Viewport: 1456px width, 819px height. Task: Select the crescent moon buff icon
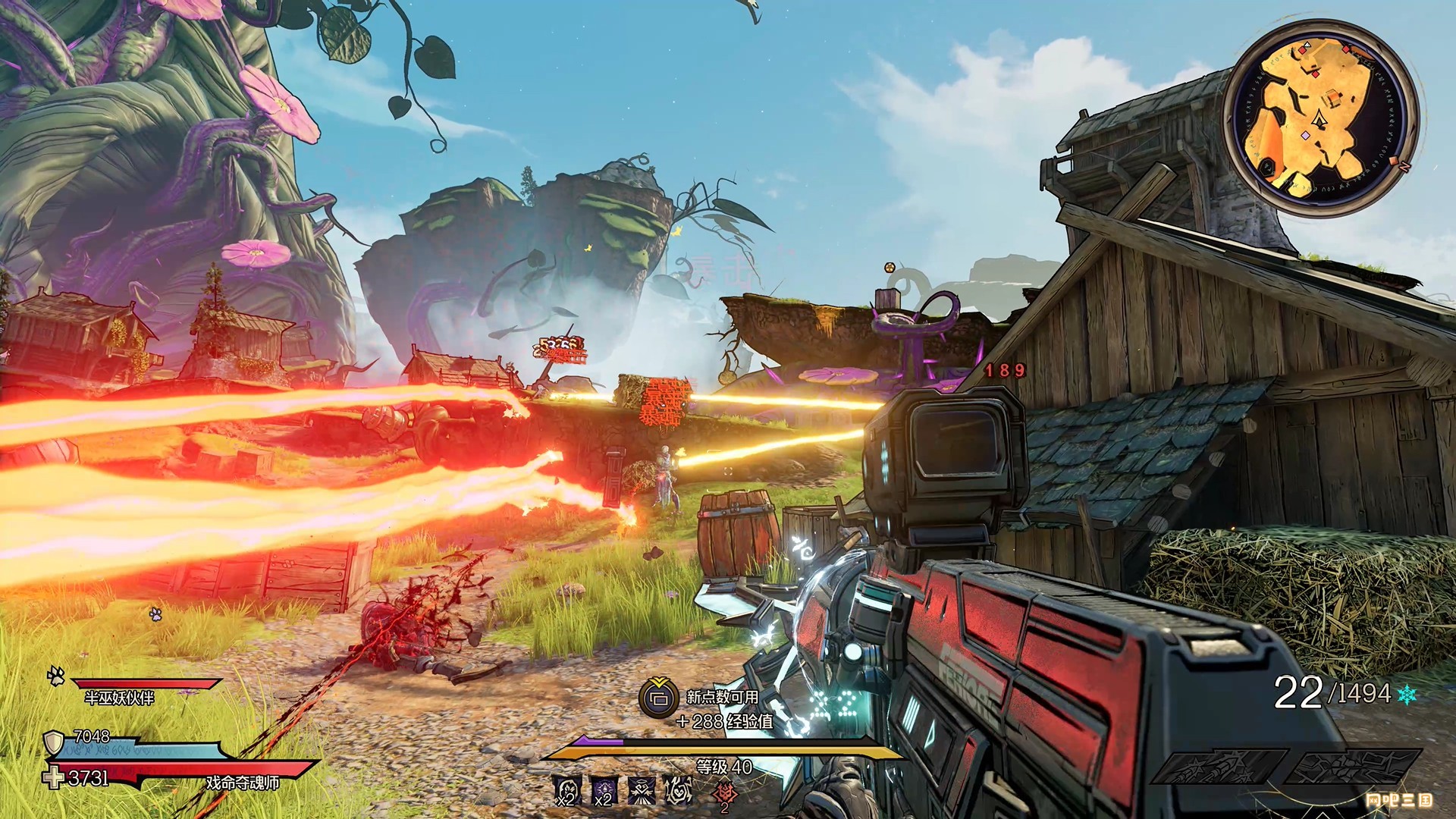567,791
